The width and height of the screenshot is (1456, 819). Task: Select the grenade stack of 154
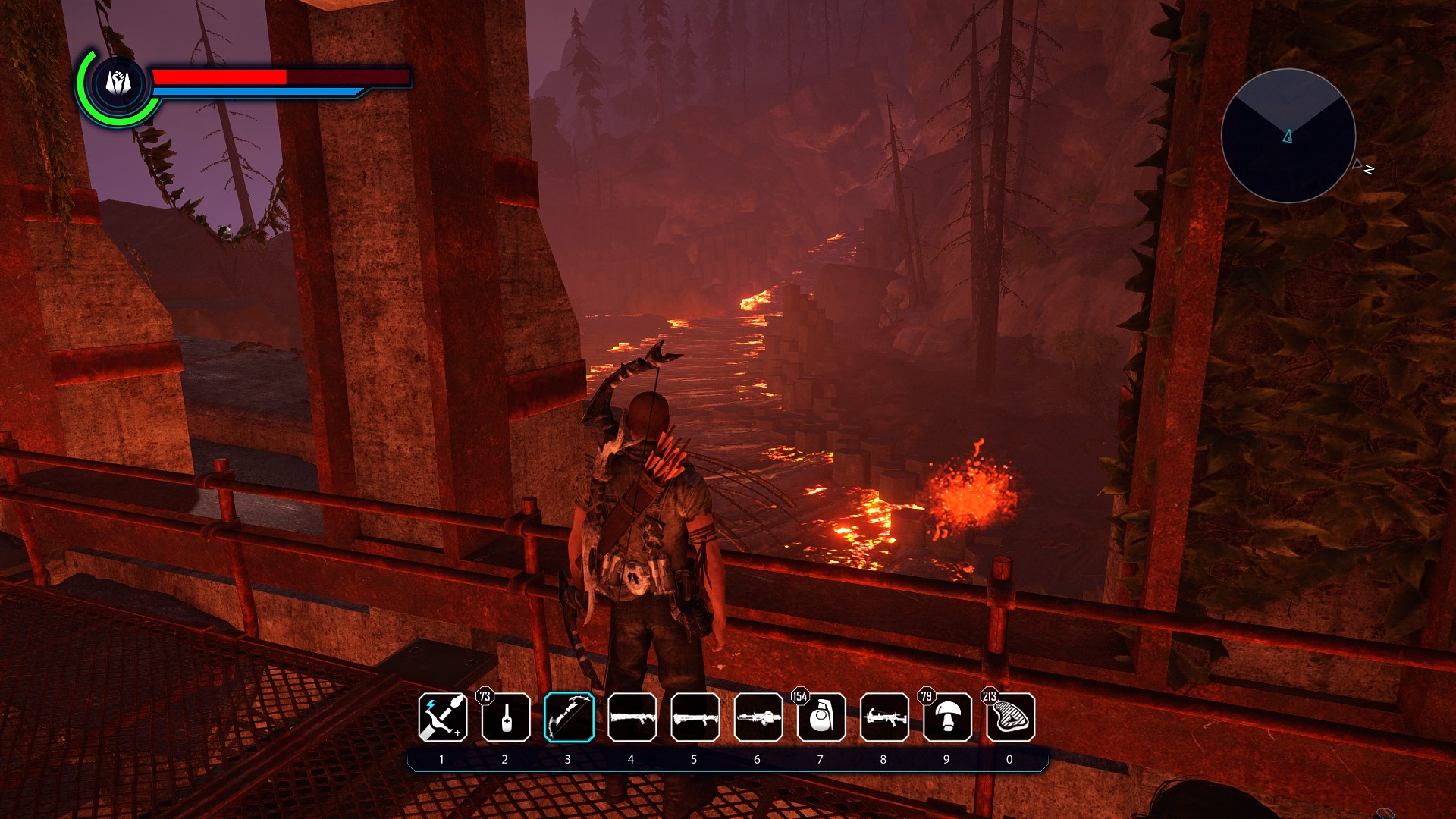click(x=821, y=717)
